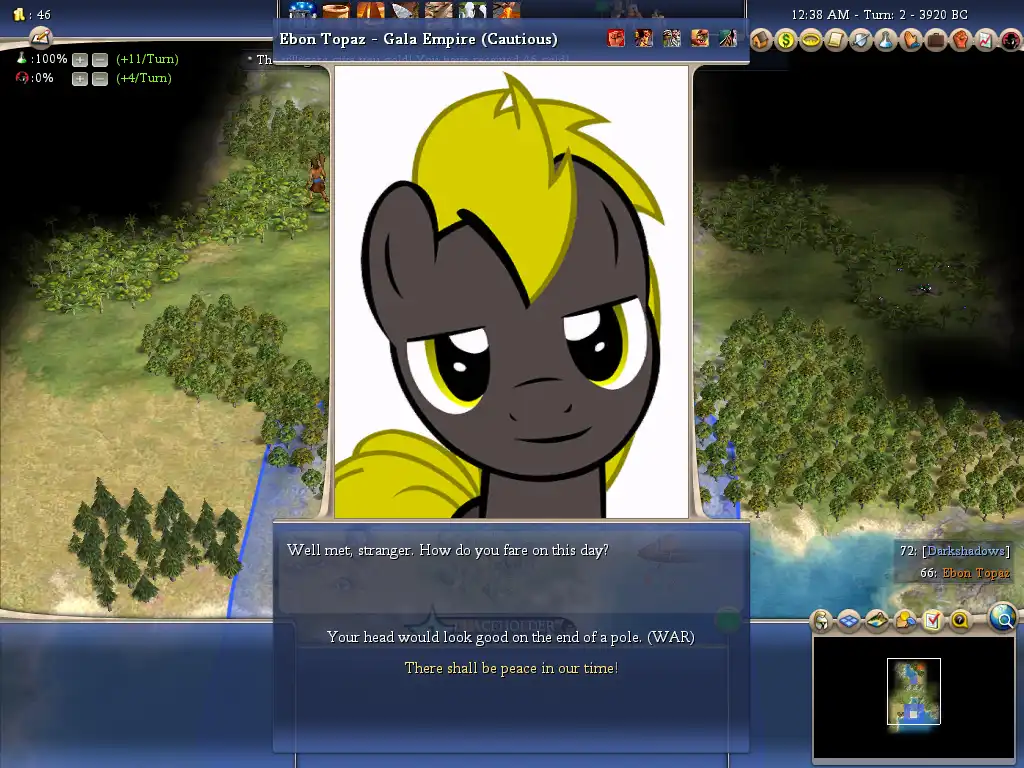Open the info screen graph icon
1024x768 pixels.
tap(984, 40)
